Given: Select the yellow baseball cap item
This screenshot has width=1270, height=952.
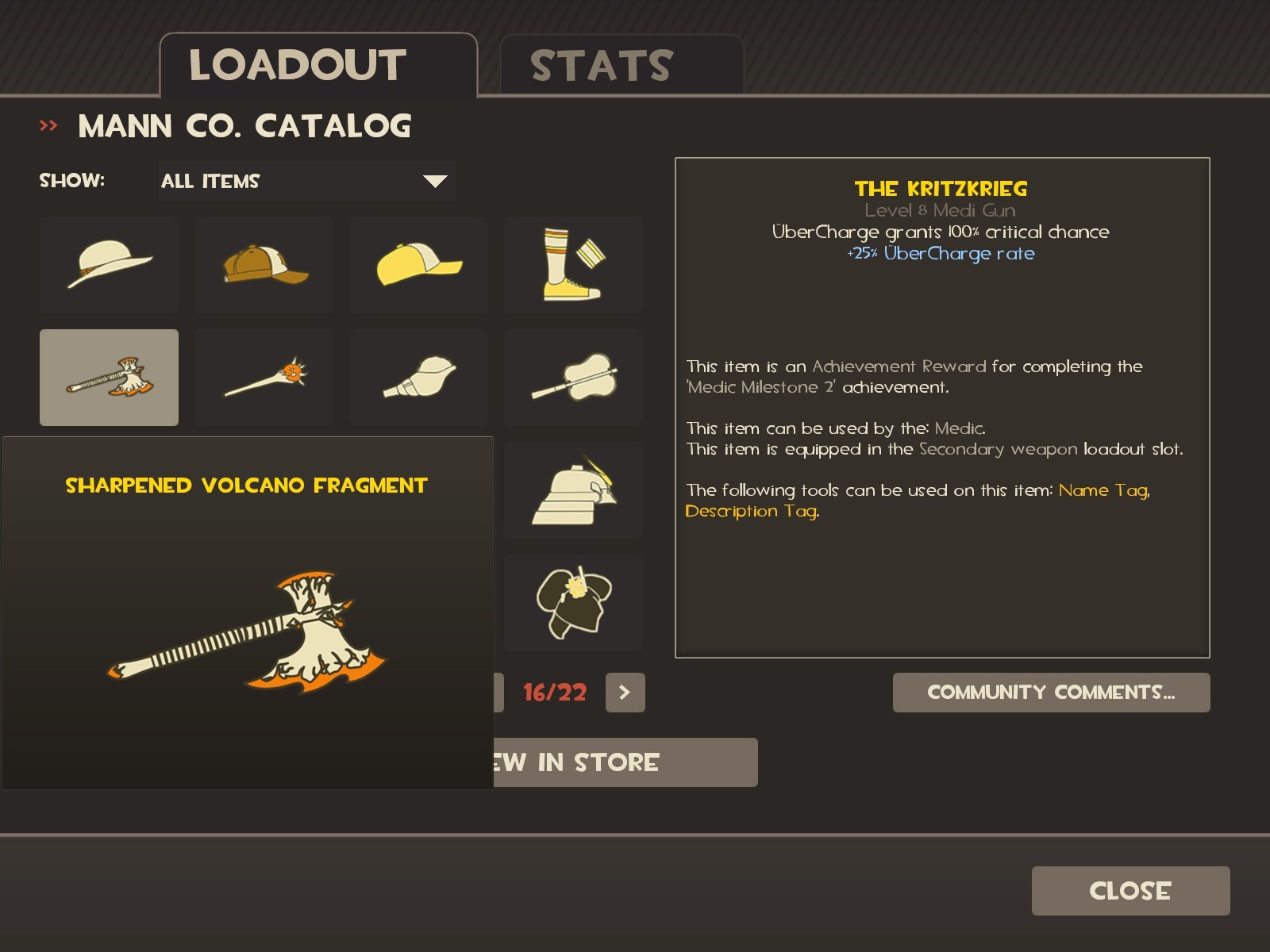Looking at the screenshot, I should pos(418,264).
